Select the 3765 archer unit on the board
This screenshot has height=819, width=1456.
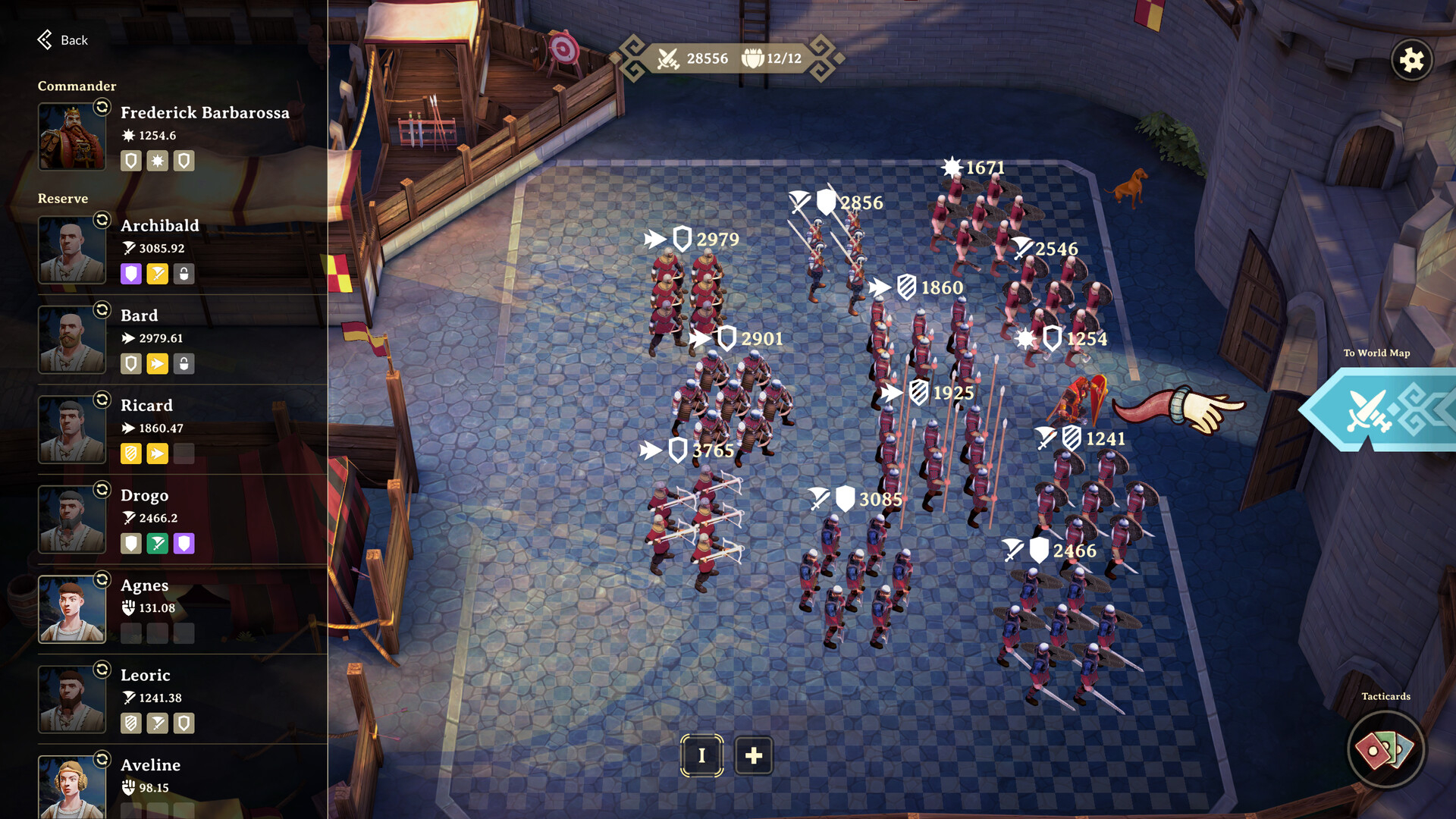tap(694, 523)
